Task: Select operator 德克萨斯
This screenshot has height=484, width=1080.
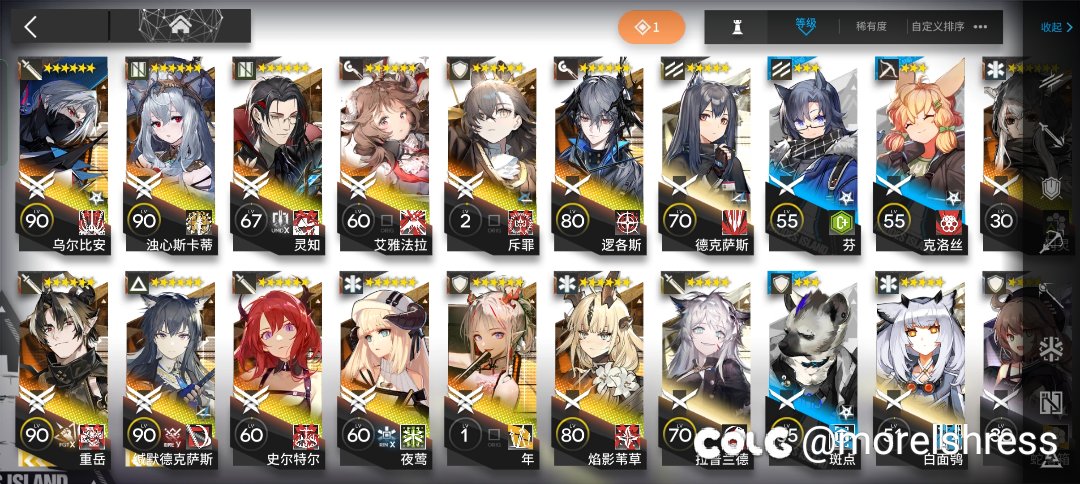Action: click(x=710, y=150)
